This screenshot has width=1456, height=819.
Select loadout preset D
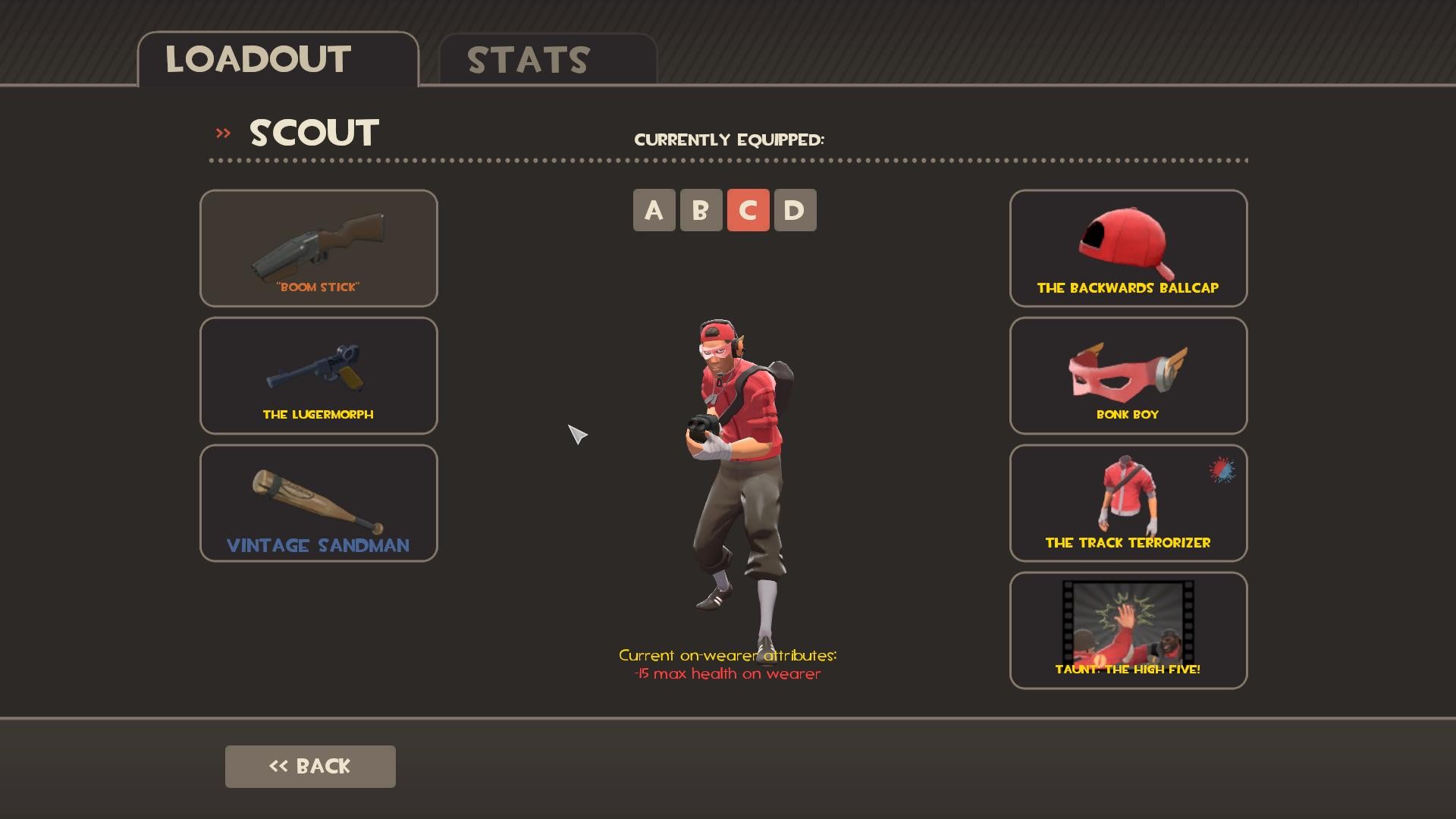click(x=796, y=210)
